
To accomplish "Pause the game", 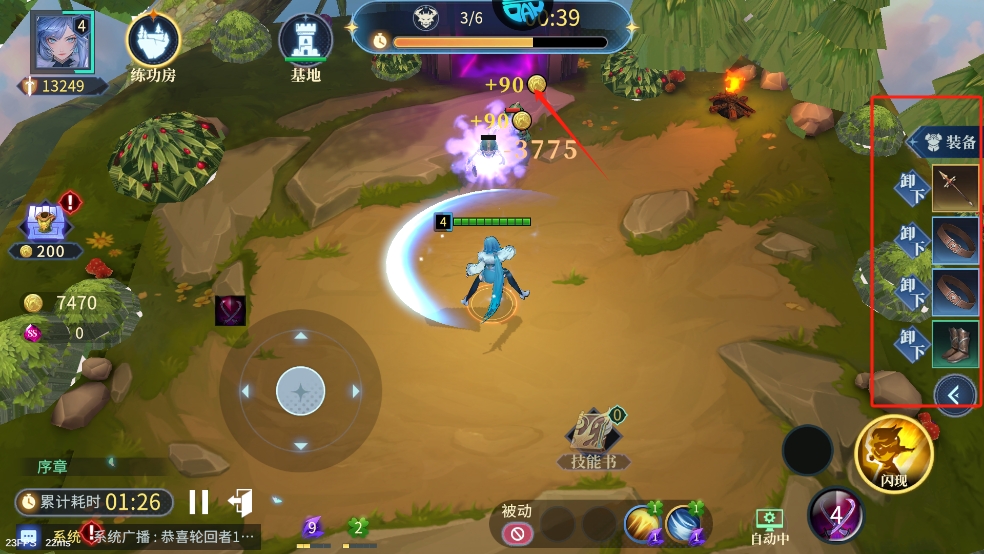I will [199, 502].
